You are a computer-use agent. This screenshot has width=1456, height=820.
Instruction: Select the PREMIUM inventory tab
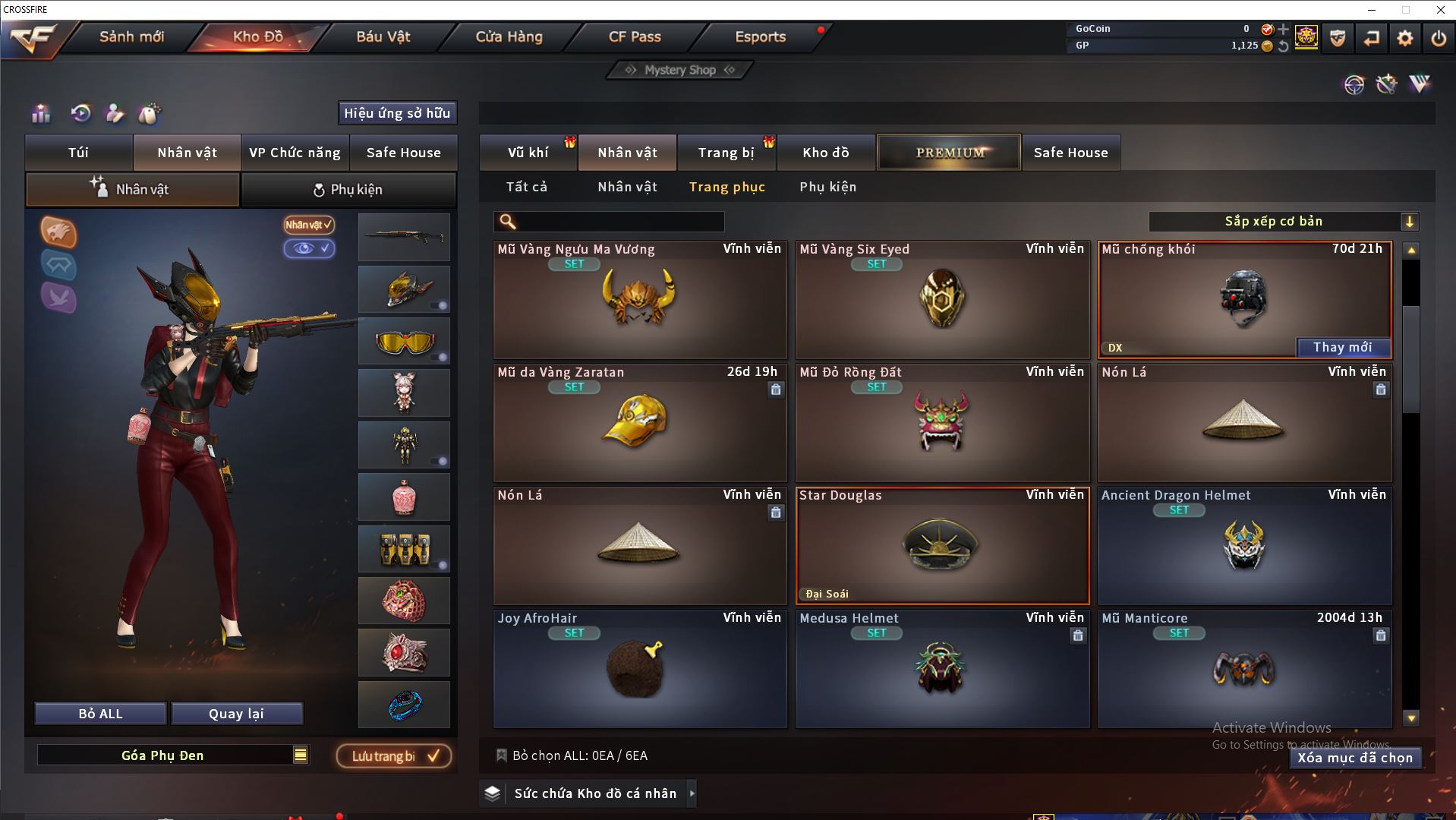[x=949, y=153]
